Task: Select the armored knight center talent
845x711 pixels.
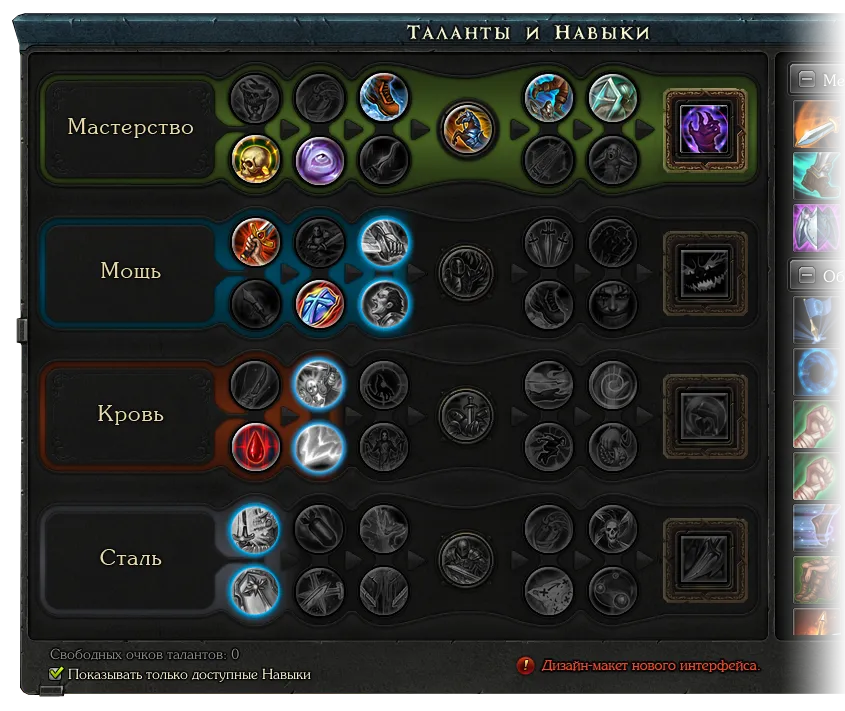Action: [467, 559]
